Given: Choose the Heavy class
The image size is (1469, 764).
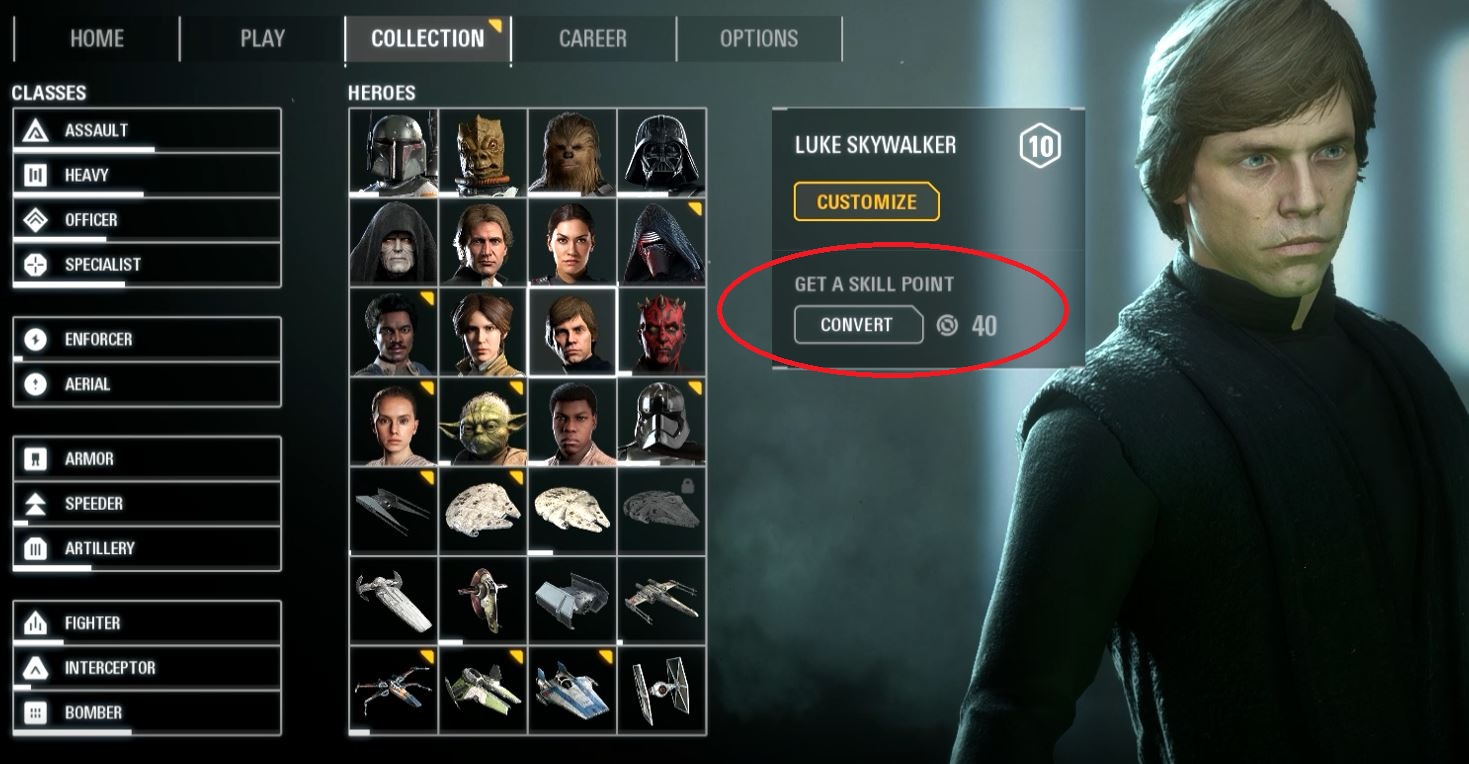Looking at the screenshot, I should click(x=146, y=175).
